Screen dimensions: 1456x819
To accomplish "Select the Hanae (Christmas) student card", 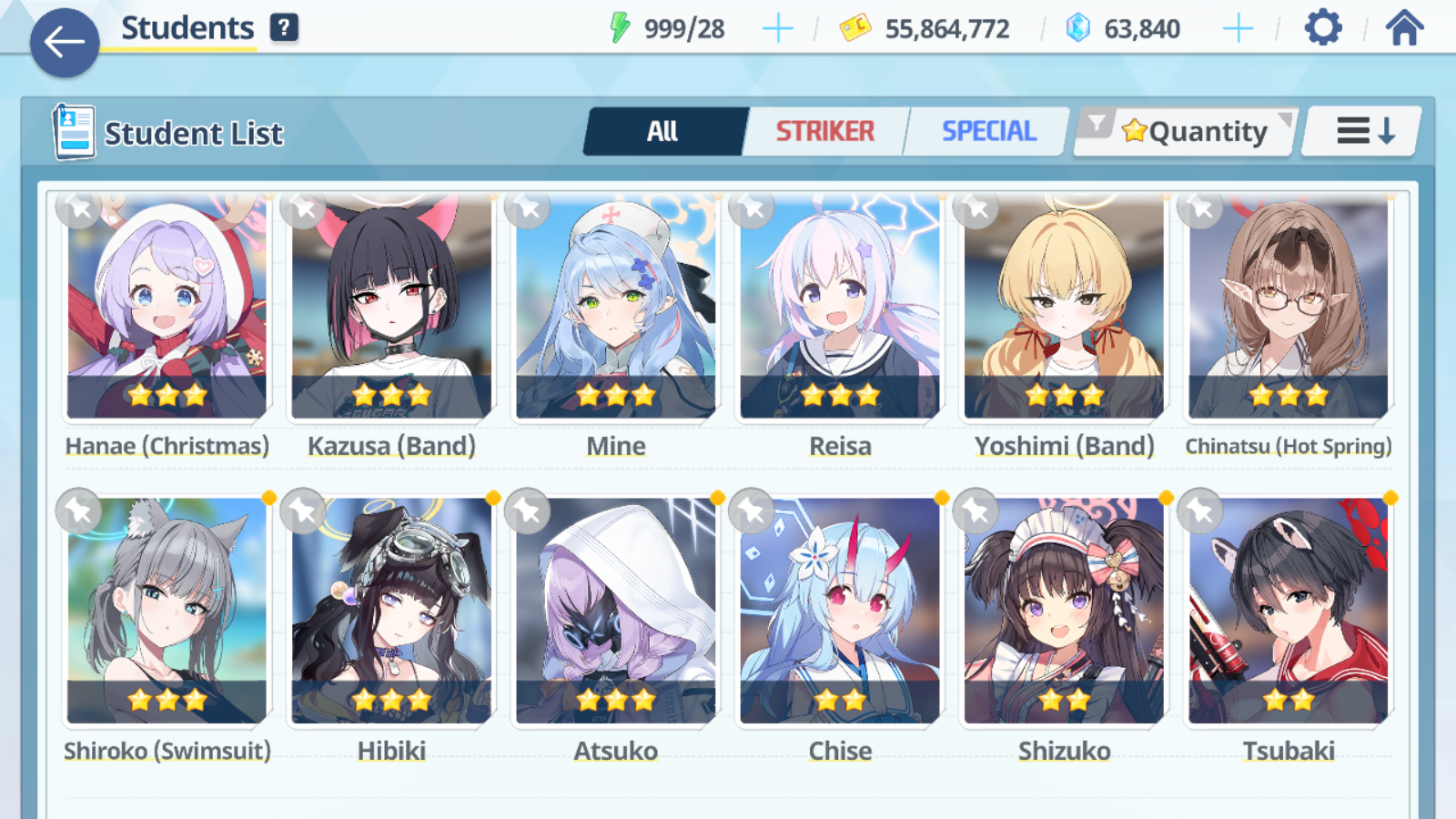I will point(167,309).
